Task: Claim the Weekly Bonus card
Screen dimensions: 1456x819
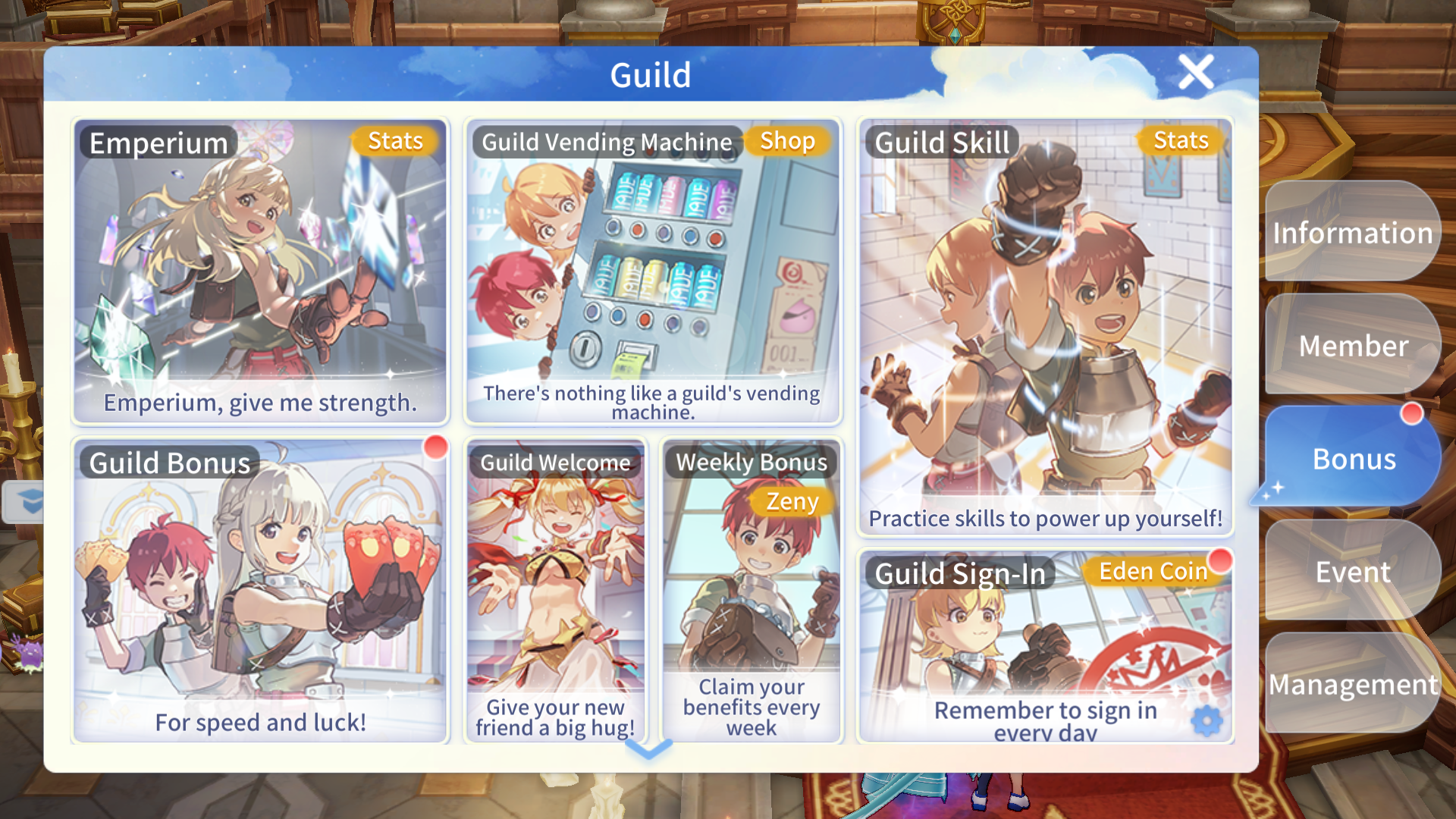Action: 751,591
